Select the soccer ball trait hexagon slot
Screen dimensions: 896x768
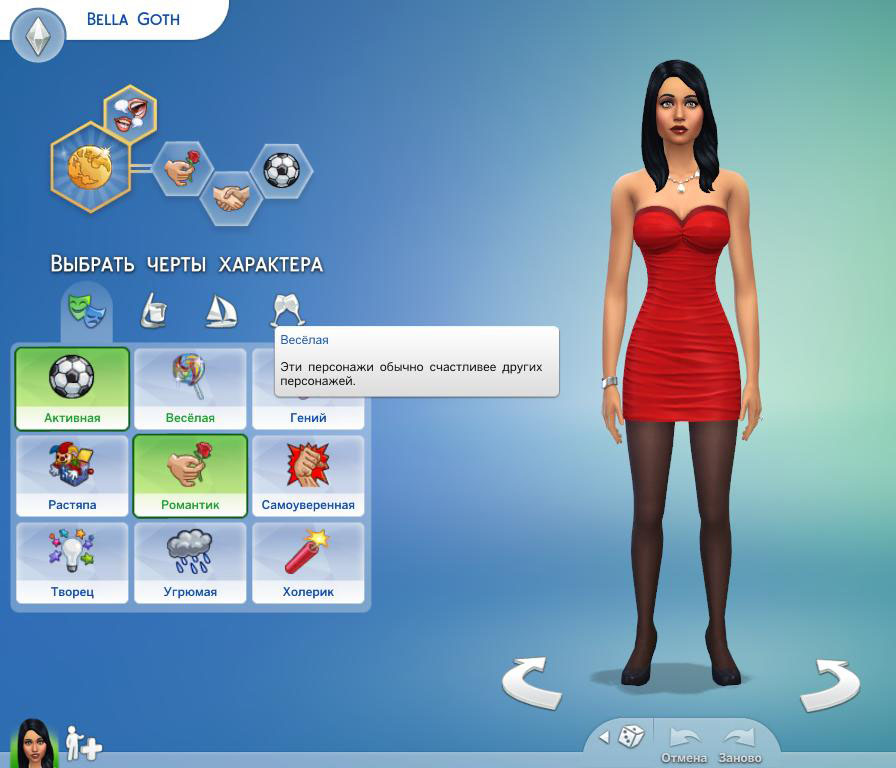[x=281, y=170]
